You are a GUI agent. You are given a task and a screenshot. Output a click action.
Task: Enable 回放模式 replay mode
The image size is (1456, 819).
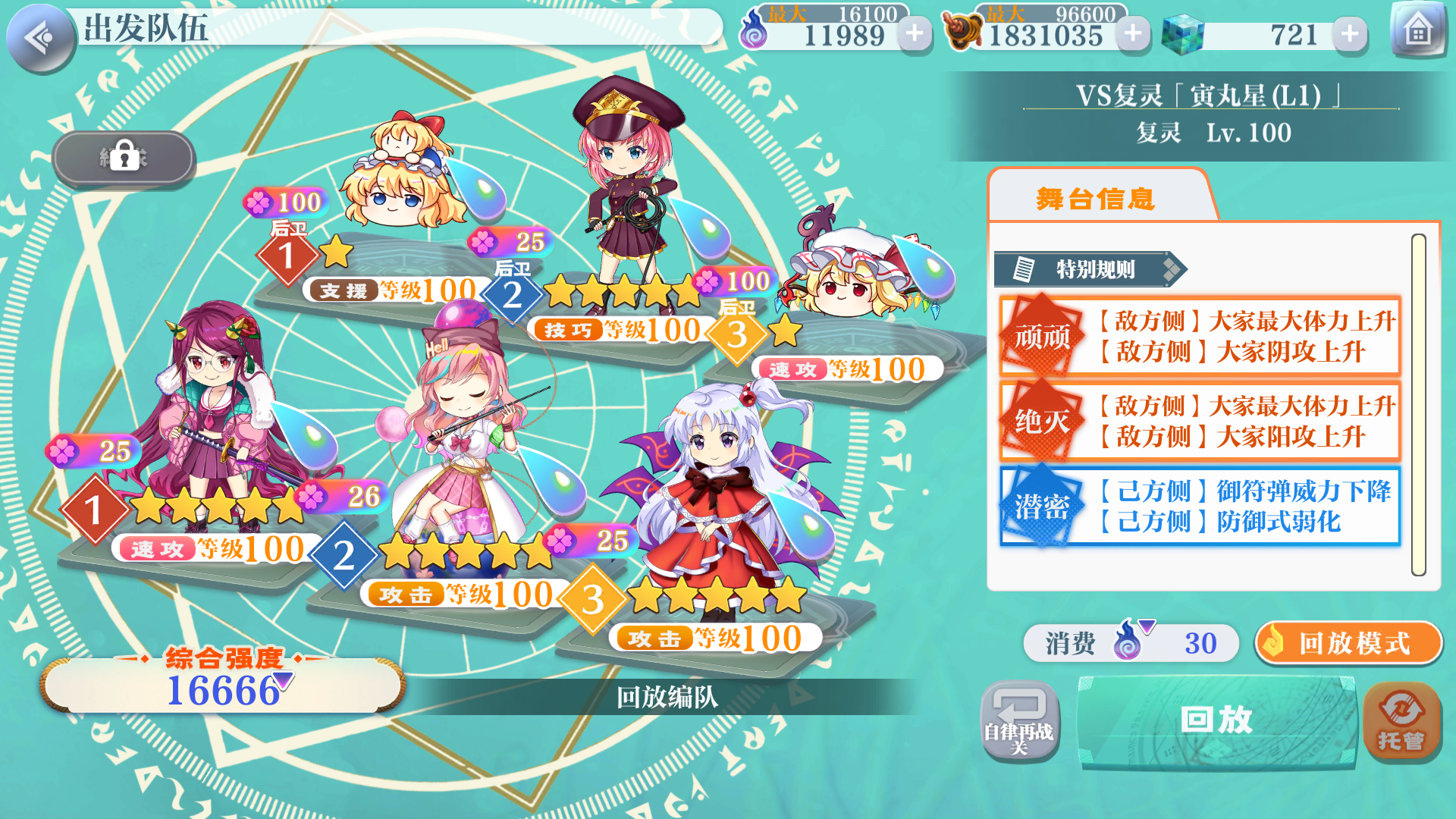point(1349,643)
